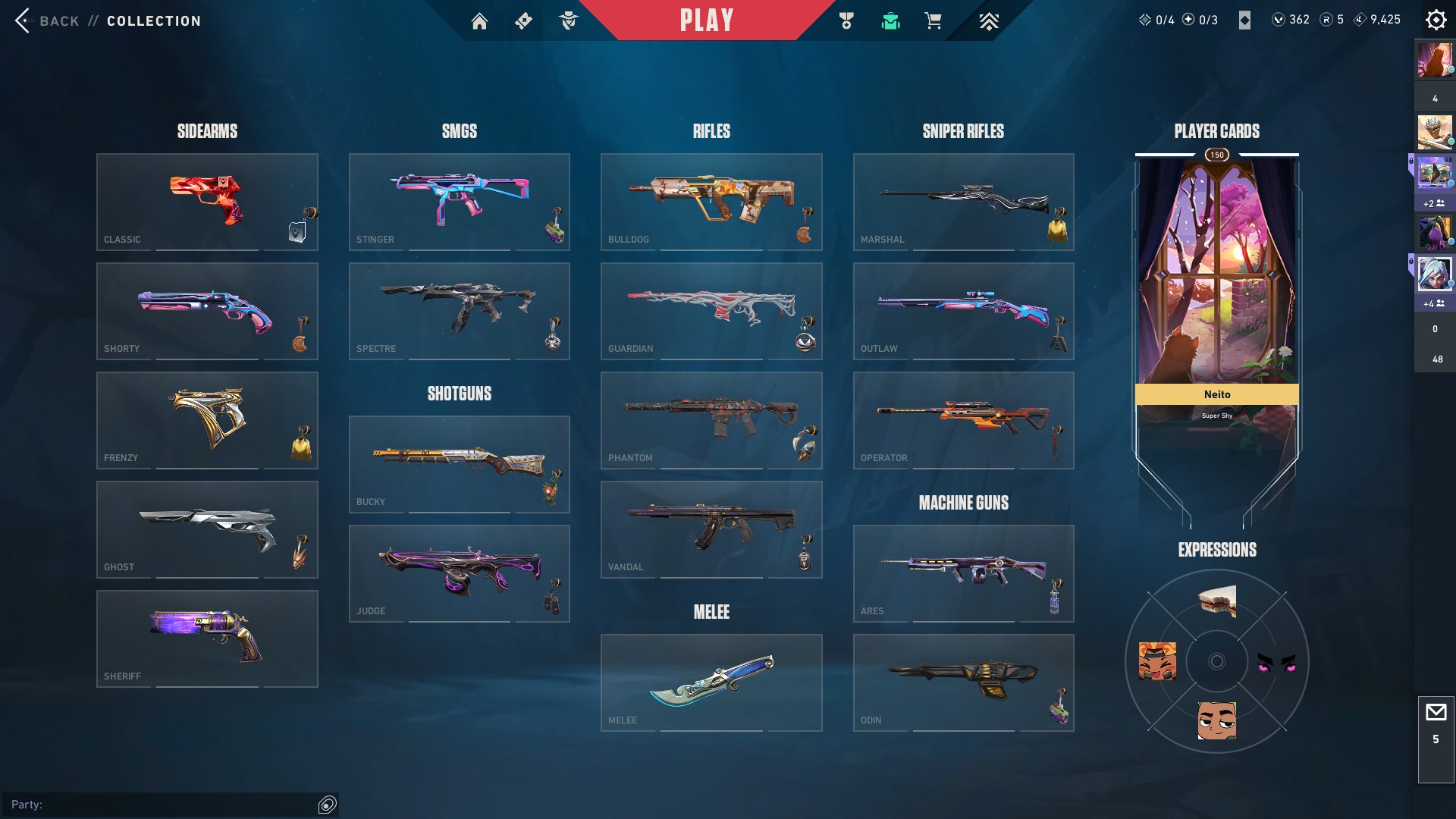Click the red PLAY button
Viewport: 1456px width, 819px height.
pos(706,20)
